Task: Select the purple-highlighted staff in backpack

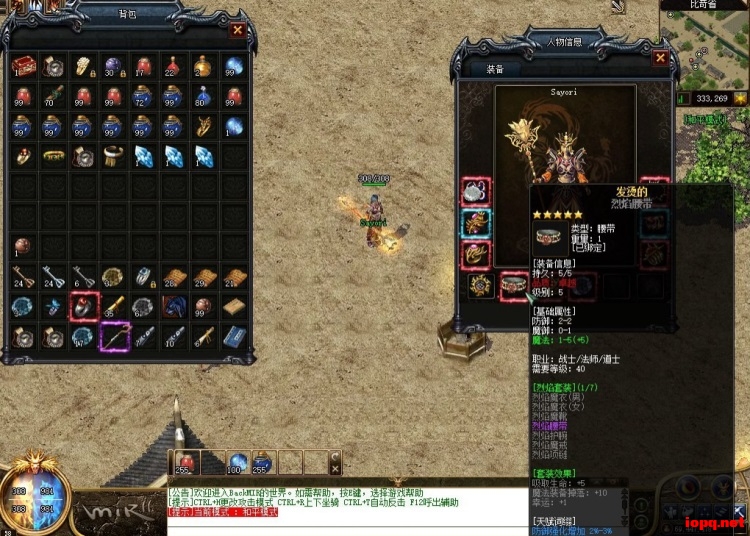Action: (x=113, y=336)
